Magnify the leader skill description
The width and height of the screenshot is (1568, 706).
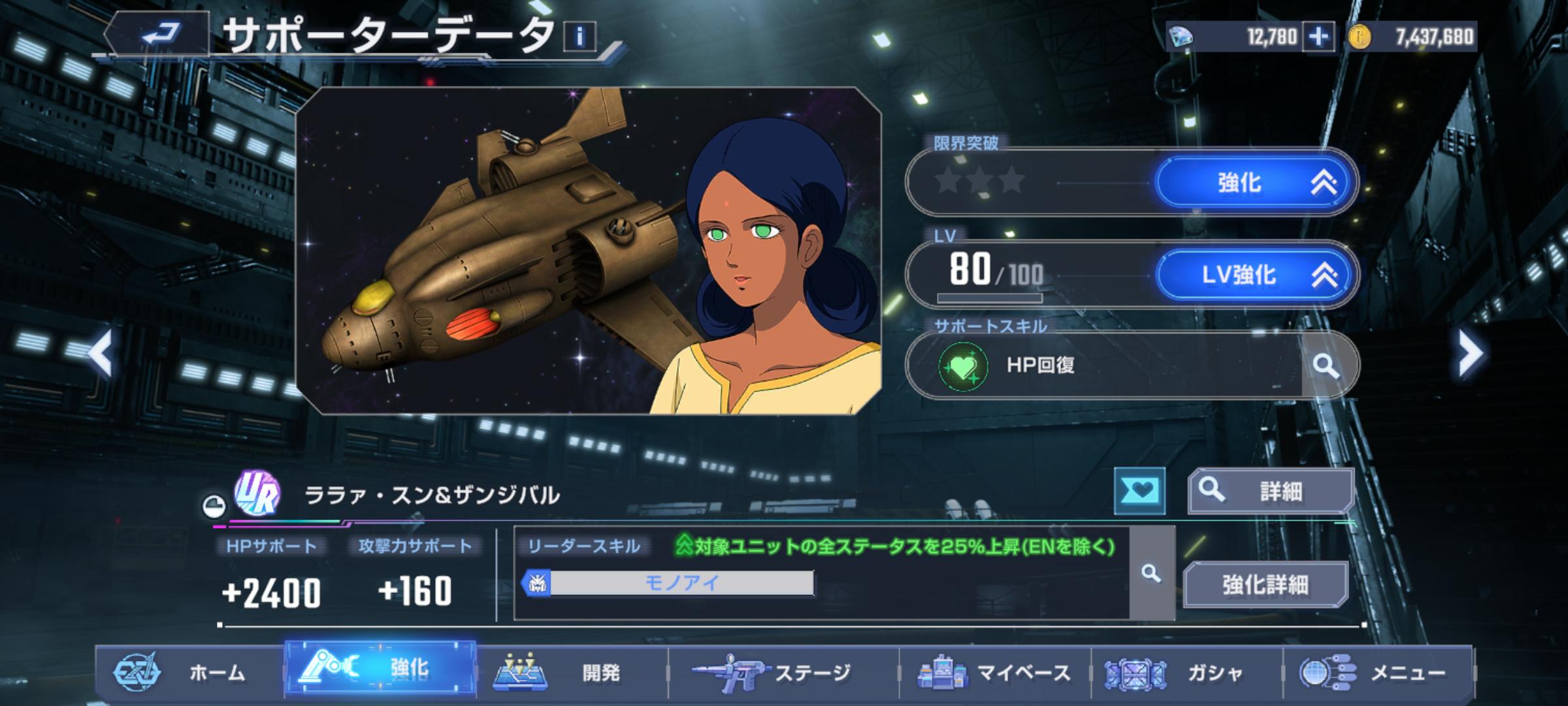1151,573
